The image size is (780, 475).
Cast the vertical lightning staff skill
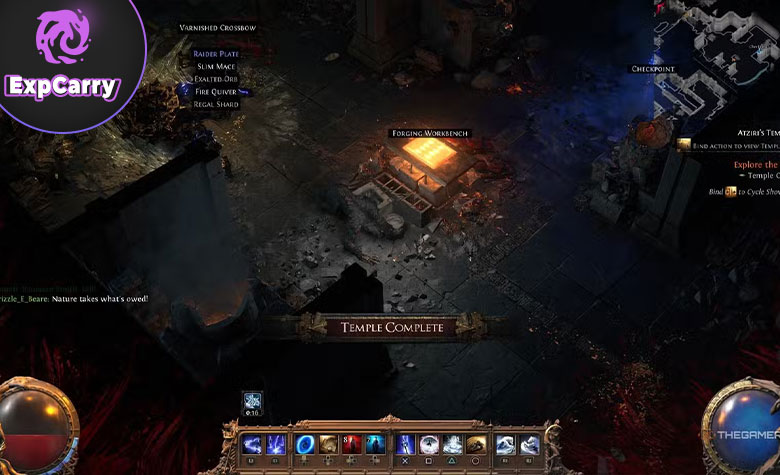pyautogui.click(x=406, y=445)
